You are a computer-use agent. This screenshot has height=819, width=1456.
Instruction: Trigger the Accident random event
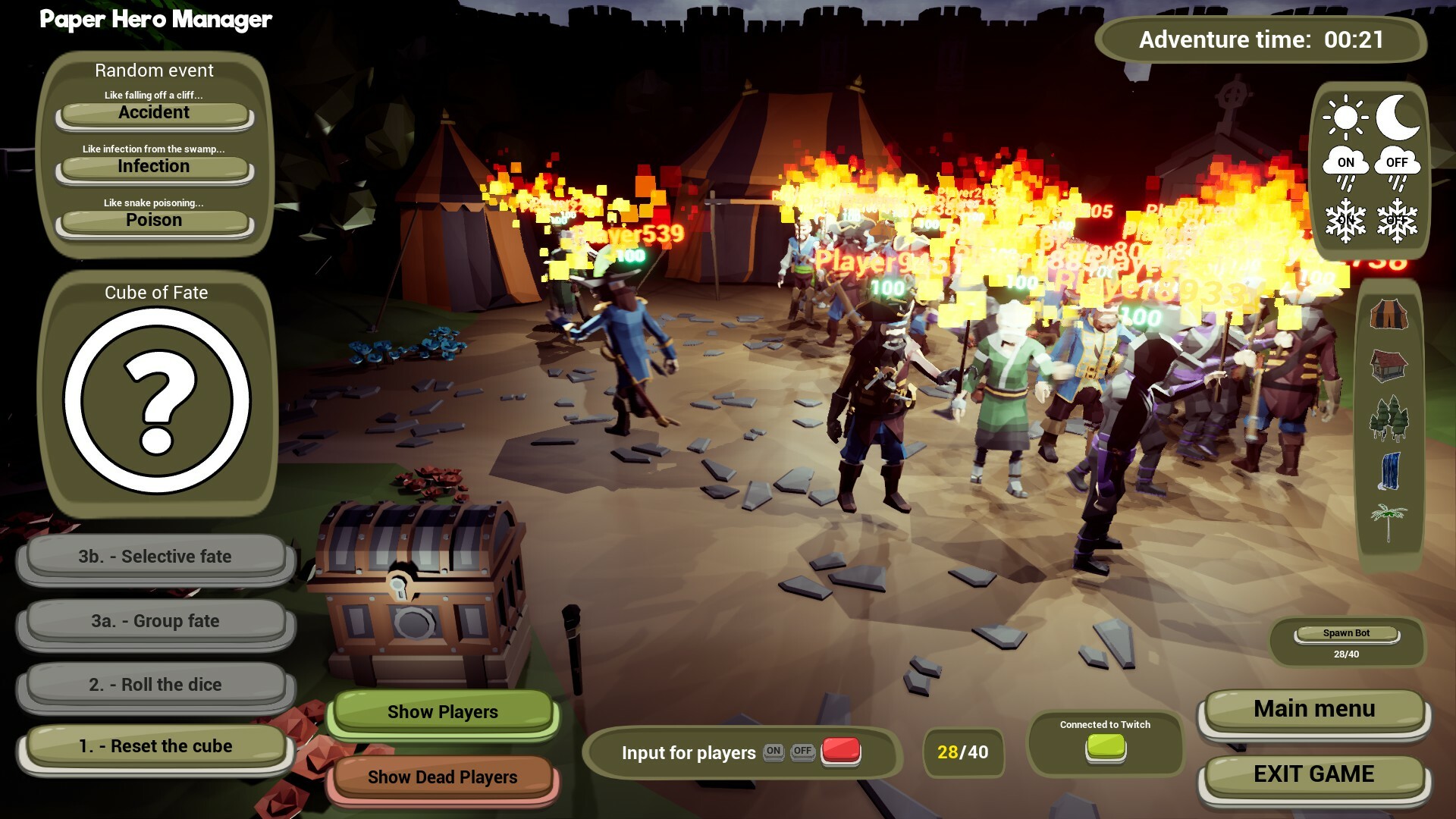click(154, 112)
